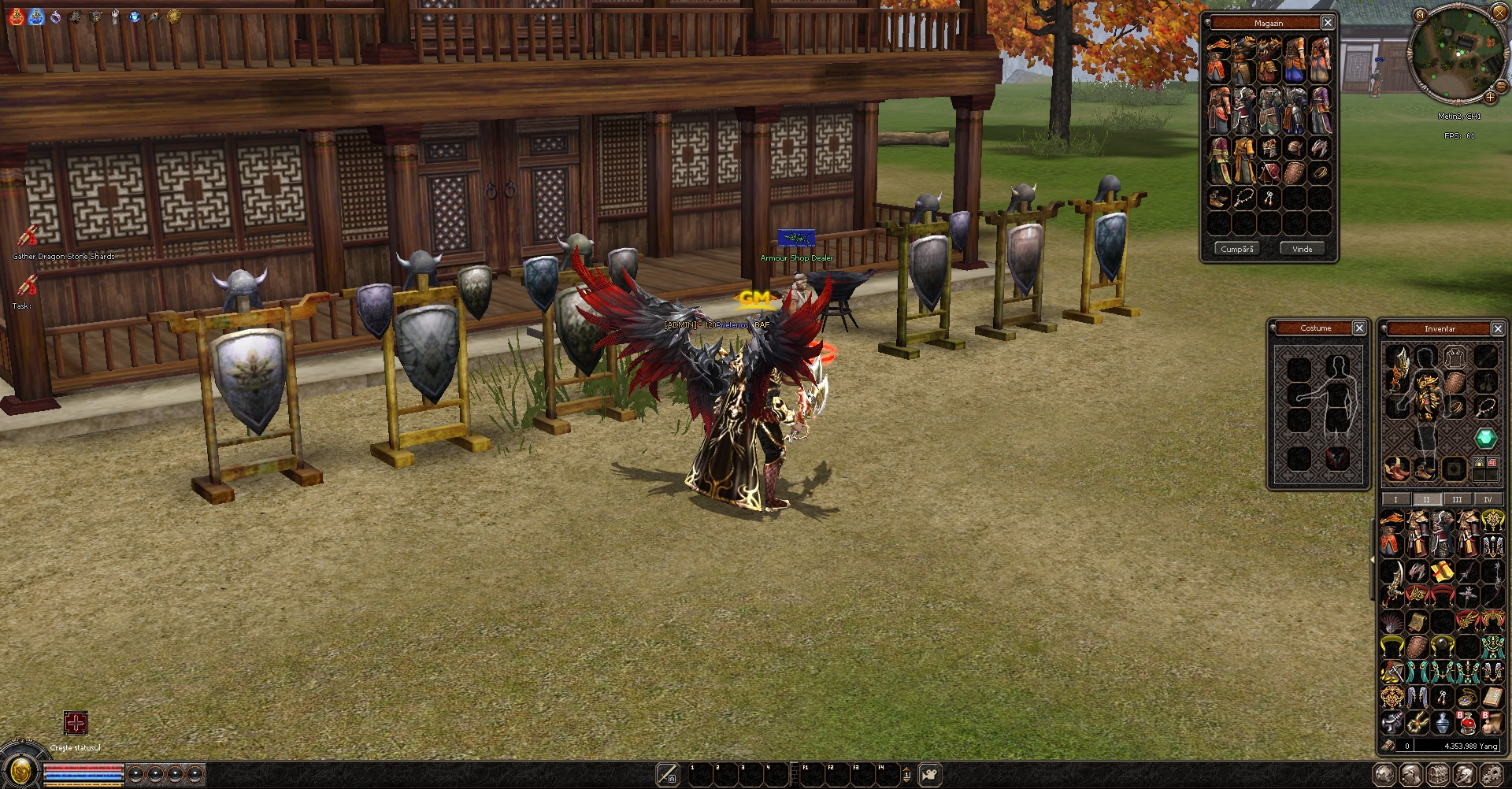Zoom out the minimap with minus button
This screenshot has height=789, width=1512.
coord(1501,87)
